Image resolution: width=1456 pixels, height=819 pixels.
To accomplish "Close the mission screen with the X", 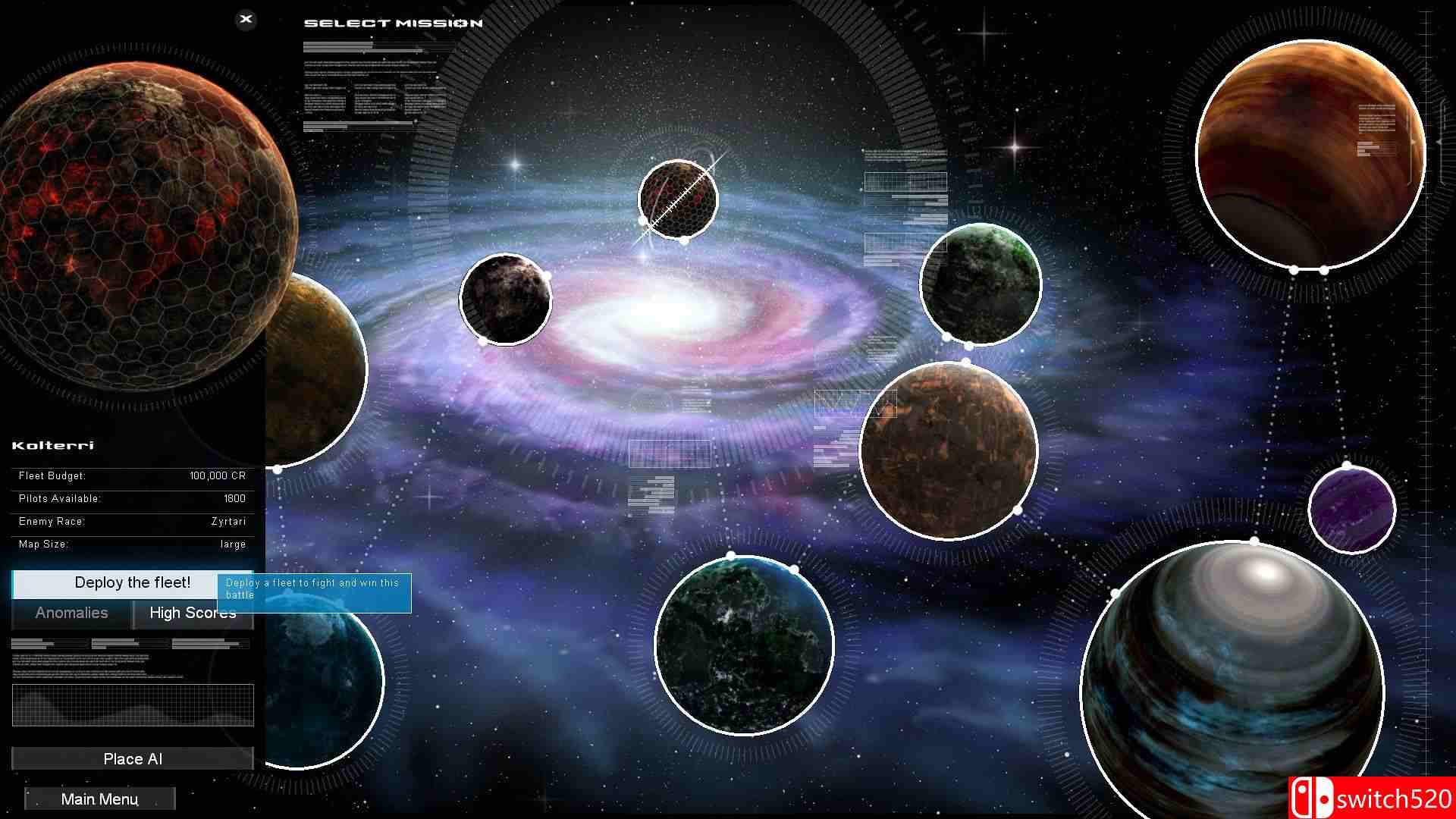I will 245,20.
